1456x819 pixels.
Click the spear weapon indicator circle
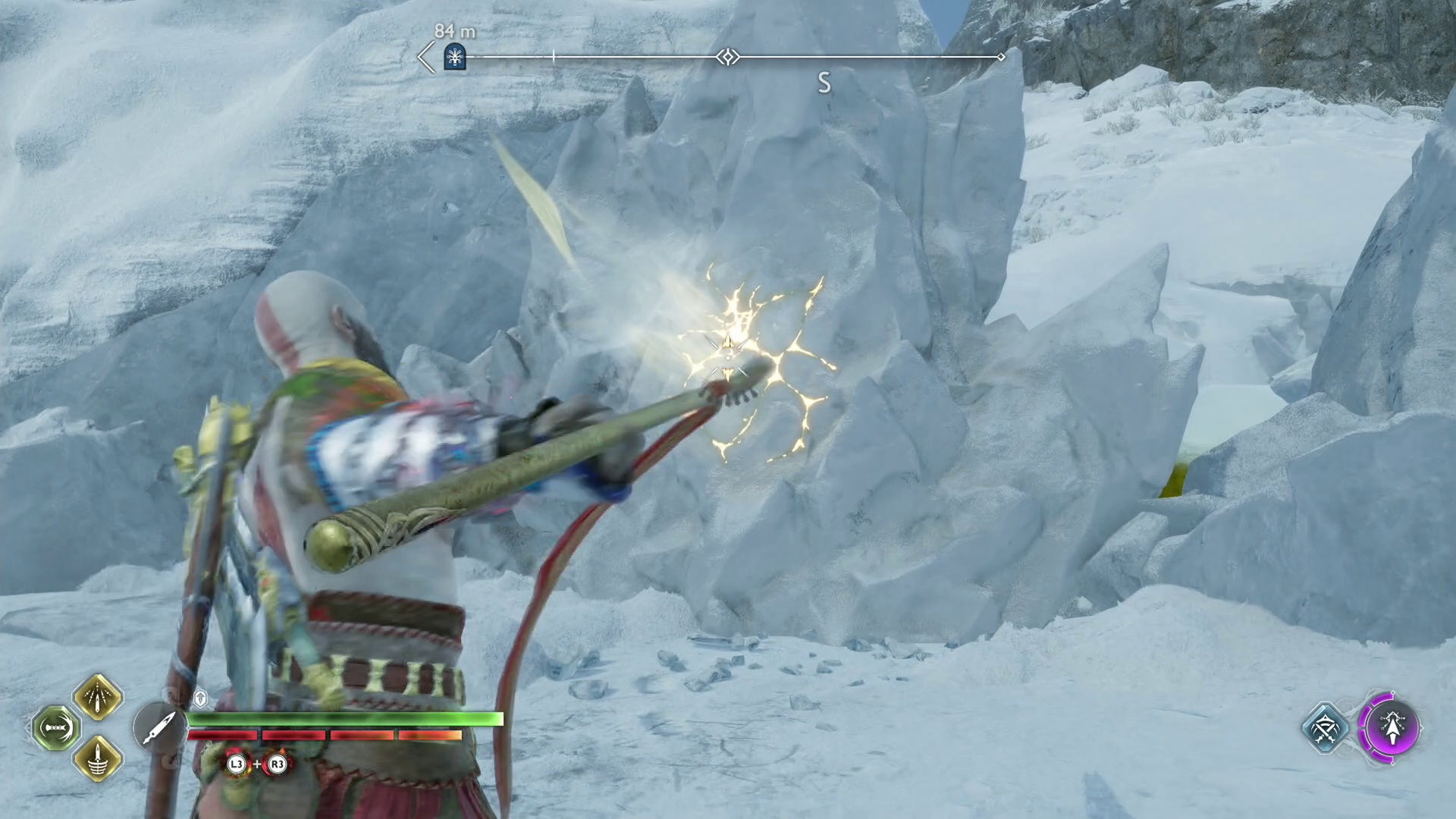[x=159, y=726]
